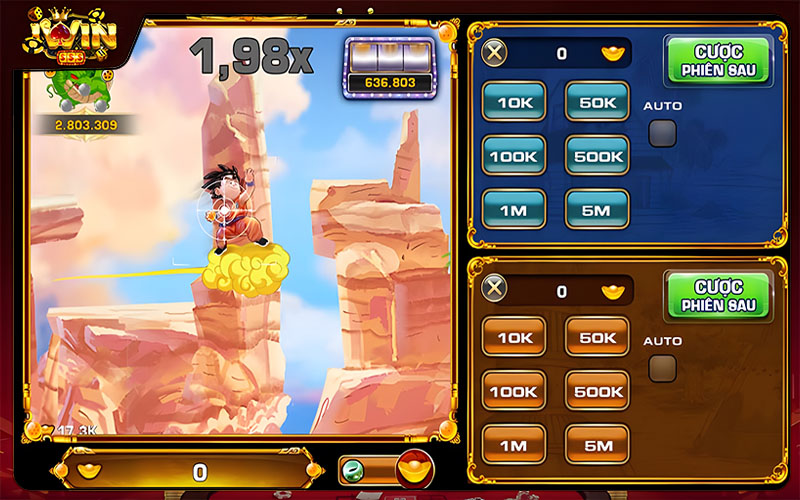Choose the 1M chip in the orange panel
Viewport: 800px width, 500px height.
point(515,444)
